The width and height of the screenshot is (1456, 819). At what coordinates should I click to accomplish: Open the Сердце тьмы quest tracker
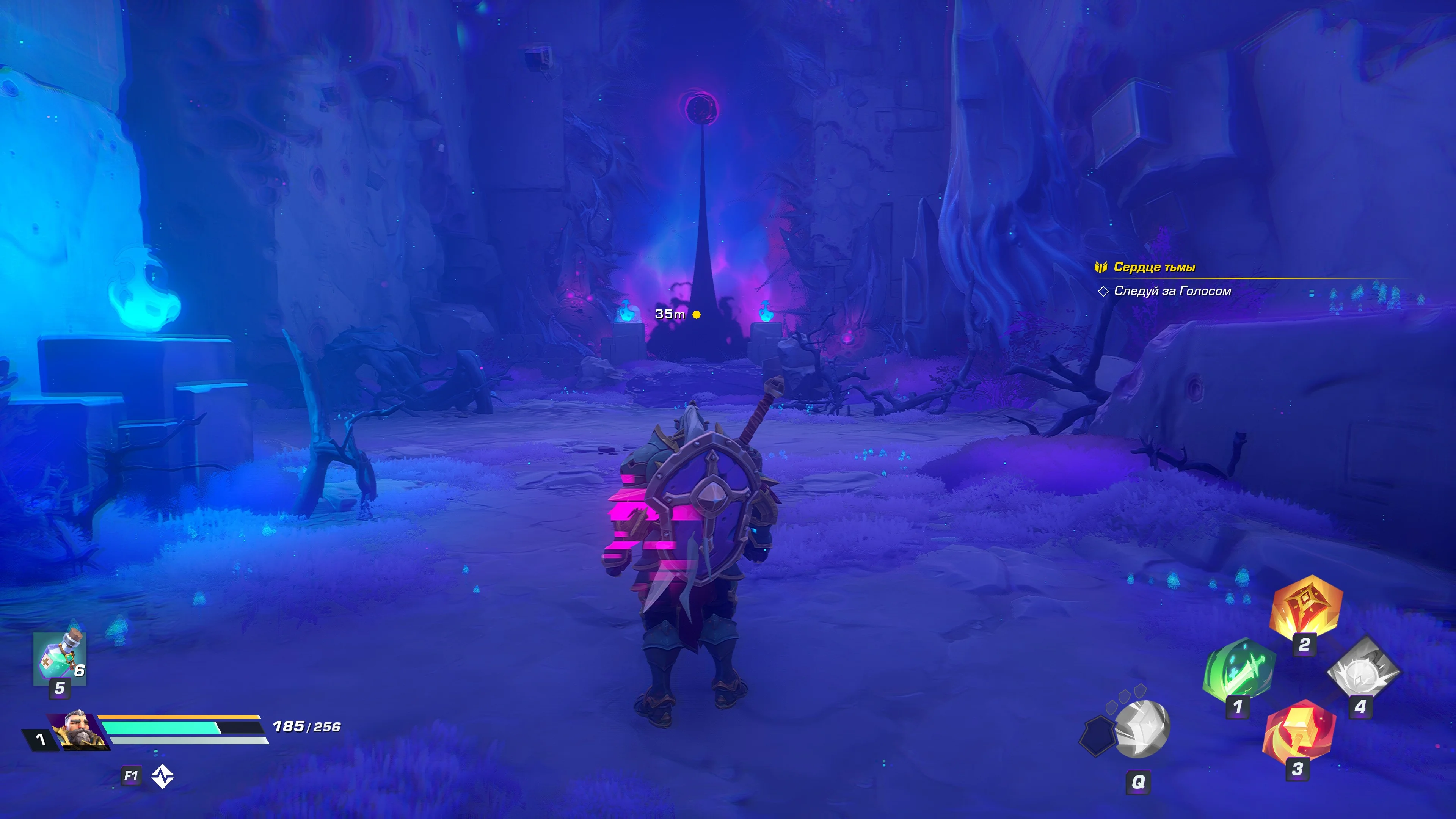(1153, 267)
